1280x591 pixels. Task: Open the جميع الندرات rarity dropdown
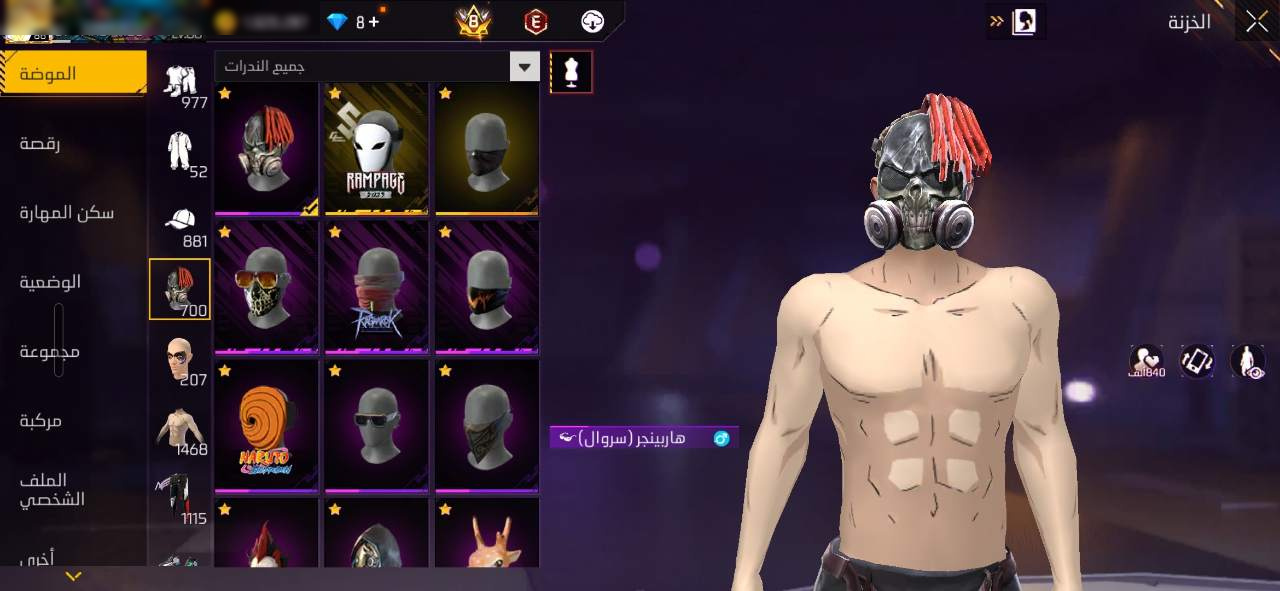(377, 67)
